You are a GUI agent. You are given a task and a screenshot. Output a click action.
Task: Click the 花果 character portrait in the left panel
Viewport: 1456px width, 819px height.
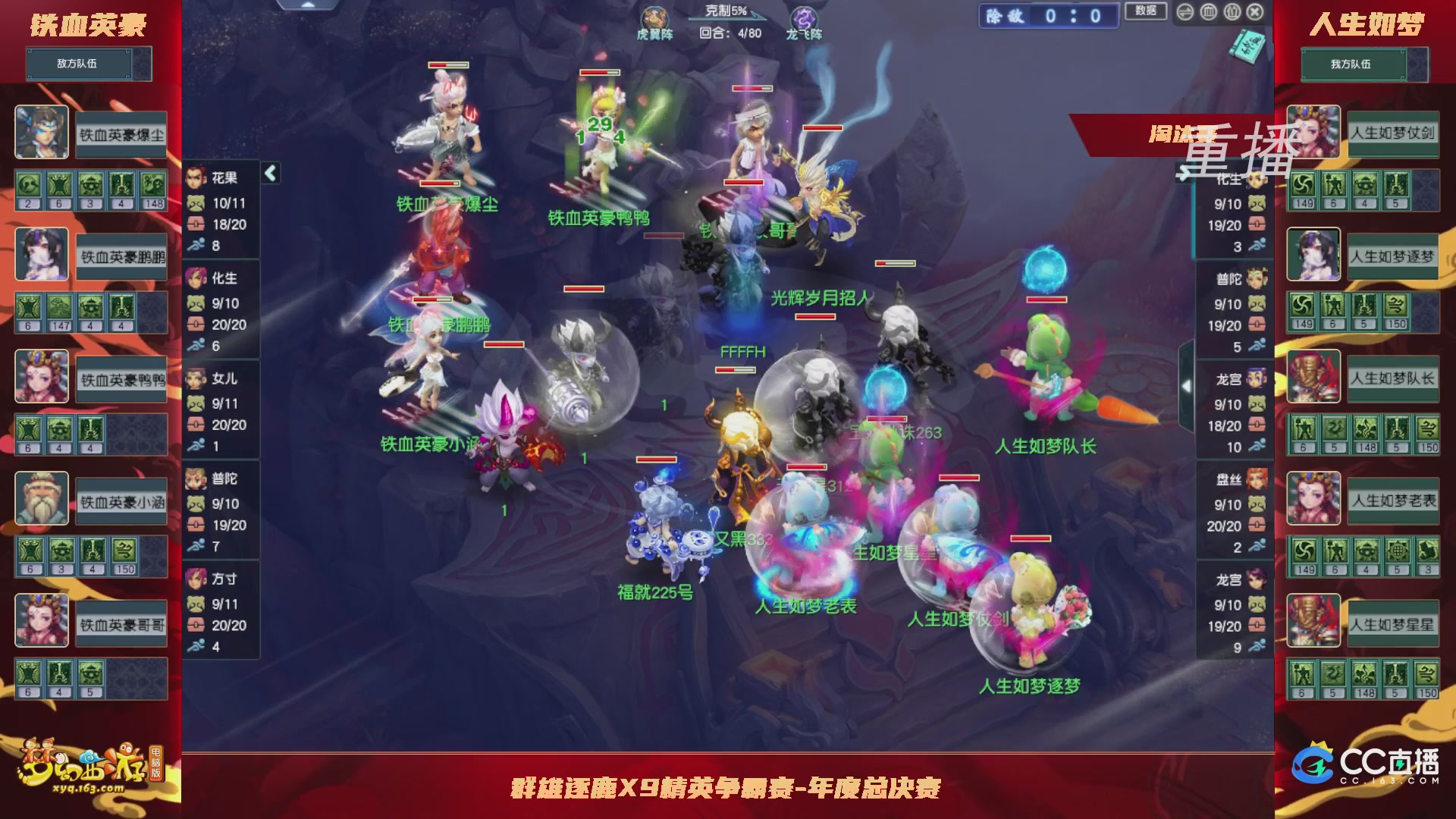pos(196,178)
